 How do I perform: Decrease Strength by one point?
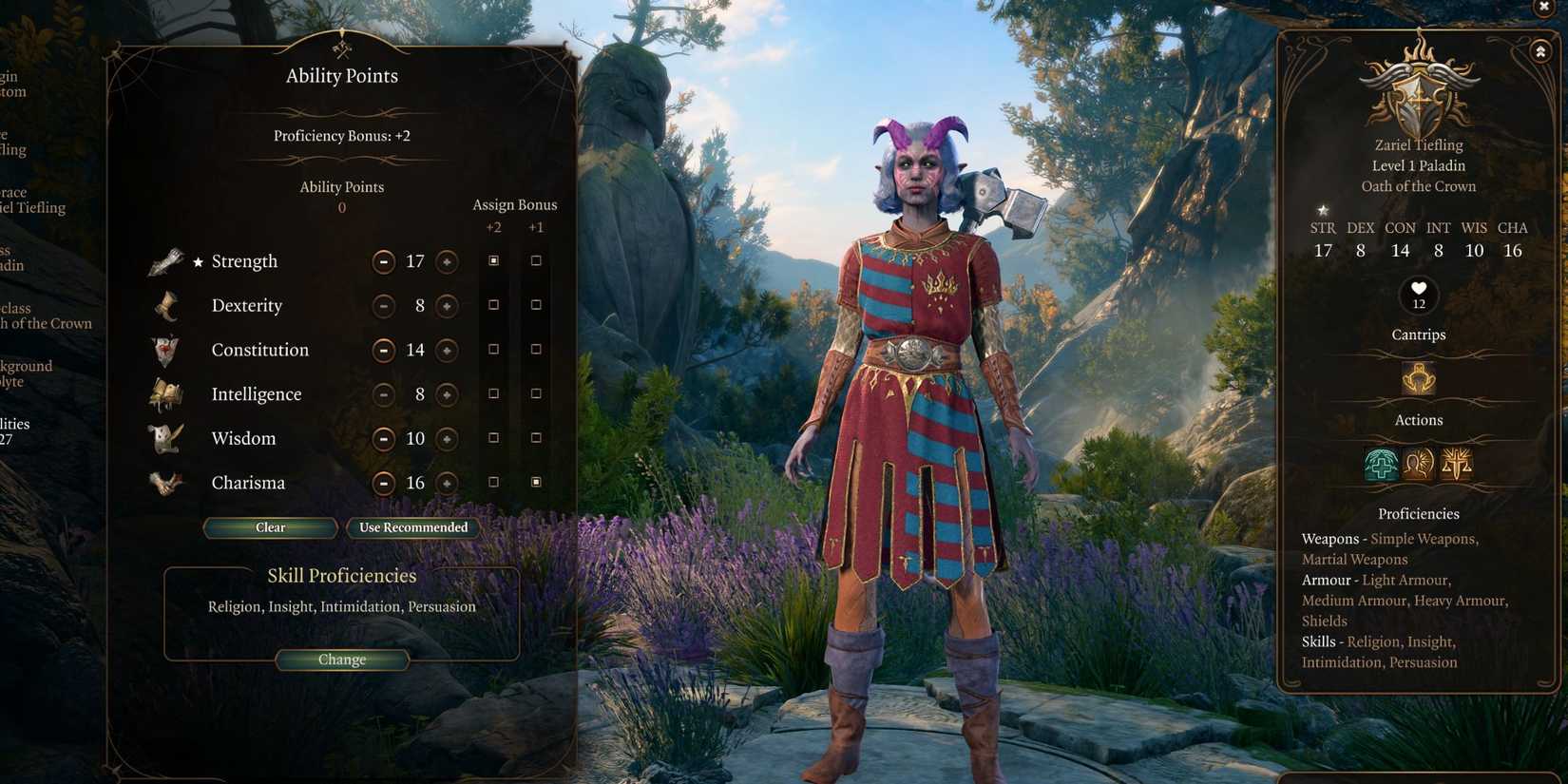[x=383, y=261]
